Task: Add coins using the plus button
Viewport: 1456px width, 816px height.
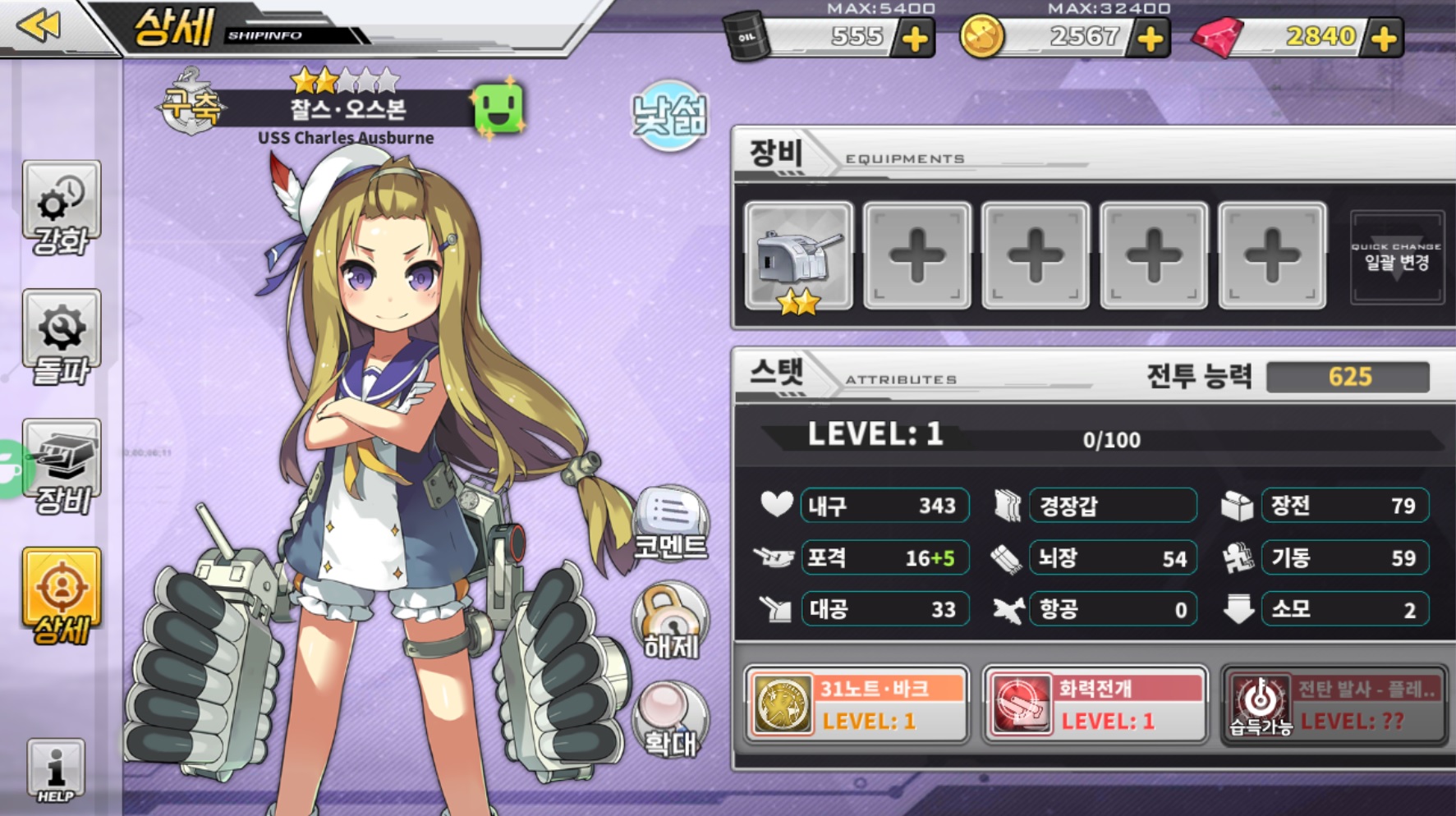Action: (x=1151, y=38)
